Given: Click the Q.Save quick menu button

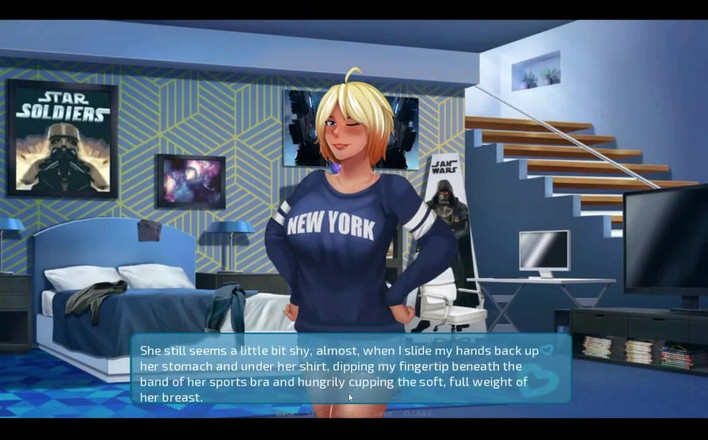Looking at the screenshot, I should [377, 413].
